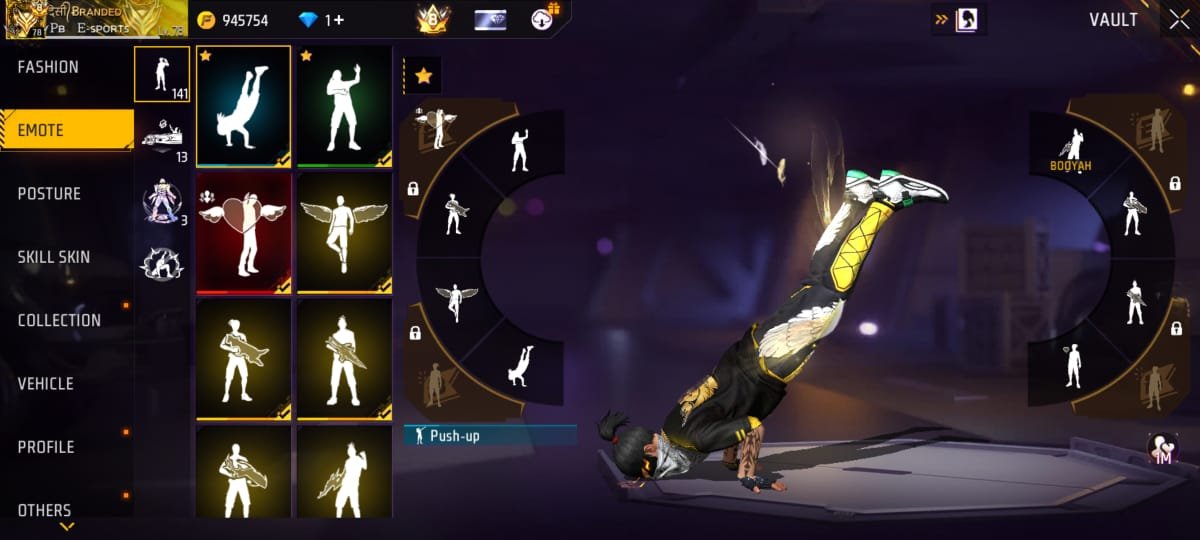The width and height of the screenshot is (1200, 540).
Task: Switch to the Posture tab
Action: point(49,193)
